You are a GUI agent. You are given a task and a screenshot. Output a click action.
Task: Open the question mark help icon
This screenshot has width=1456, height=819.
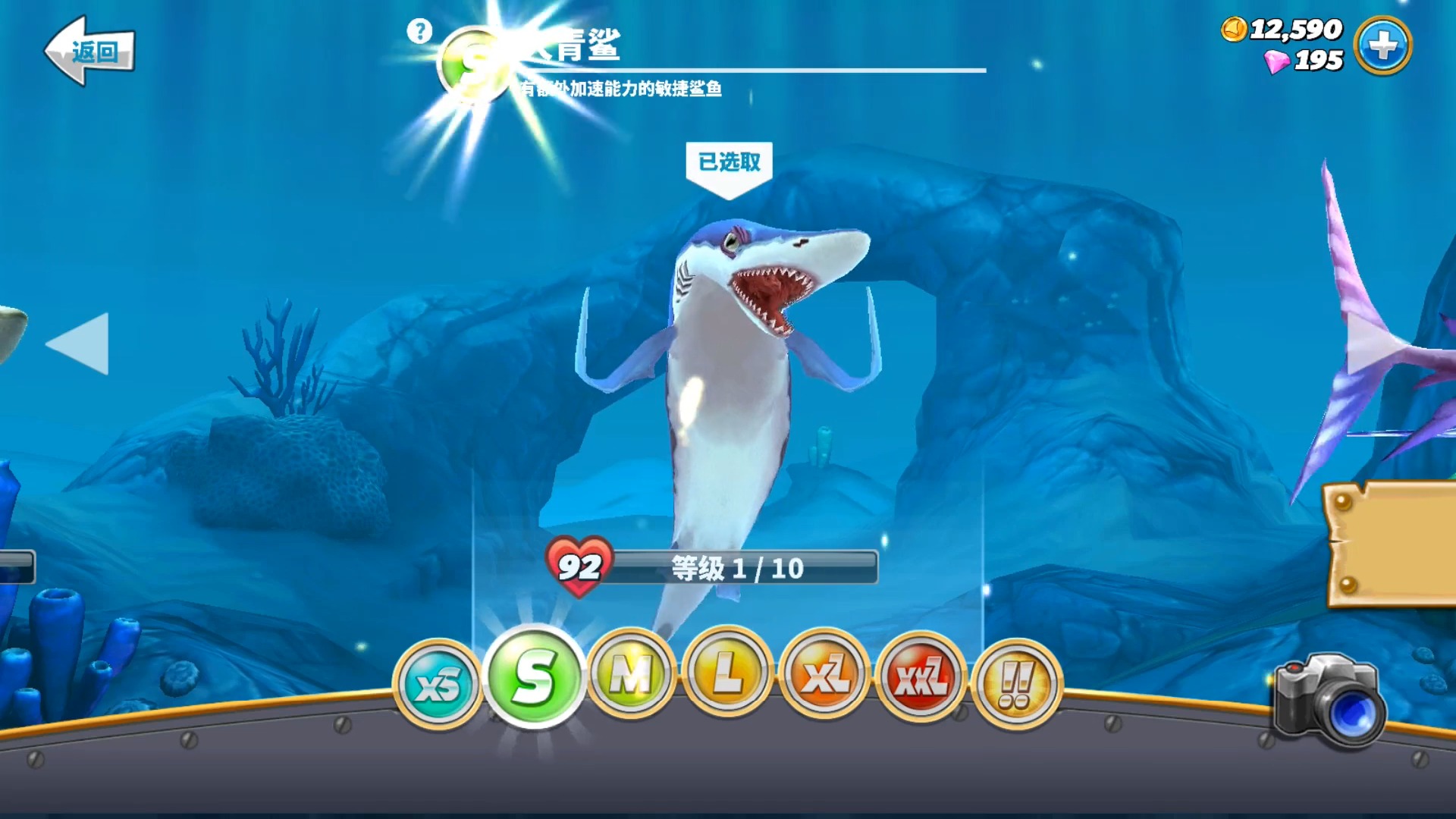point(419,31)
